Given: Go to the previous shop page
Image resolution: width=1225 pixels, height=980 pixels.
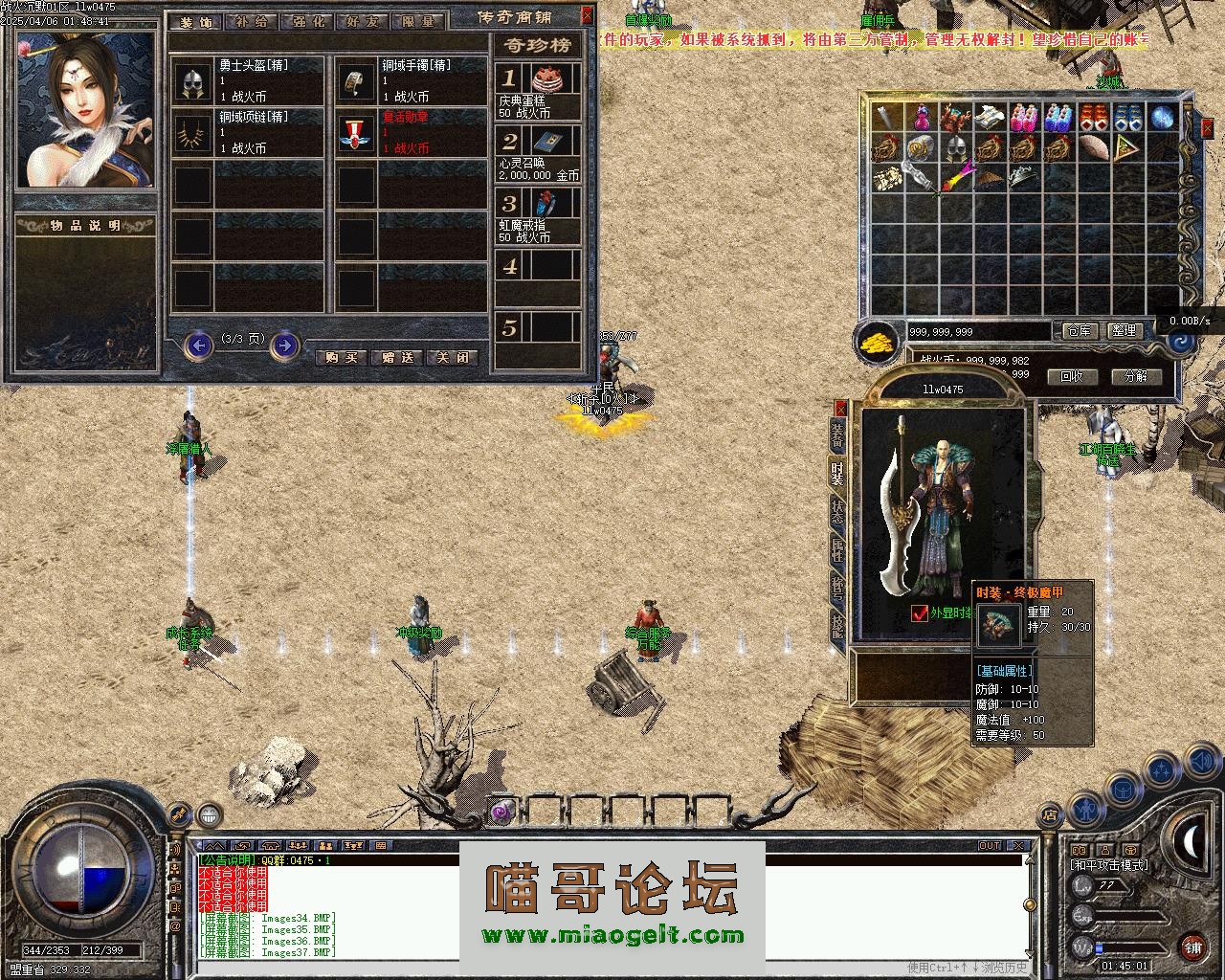Looking at the screenshot, I should (198, 345).
